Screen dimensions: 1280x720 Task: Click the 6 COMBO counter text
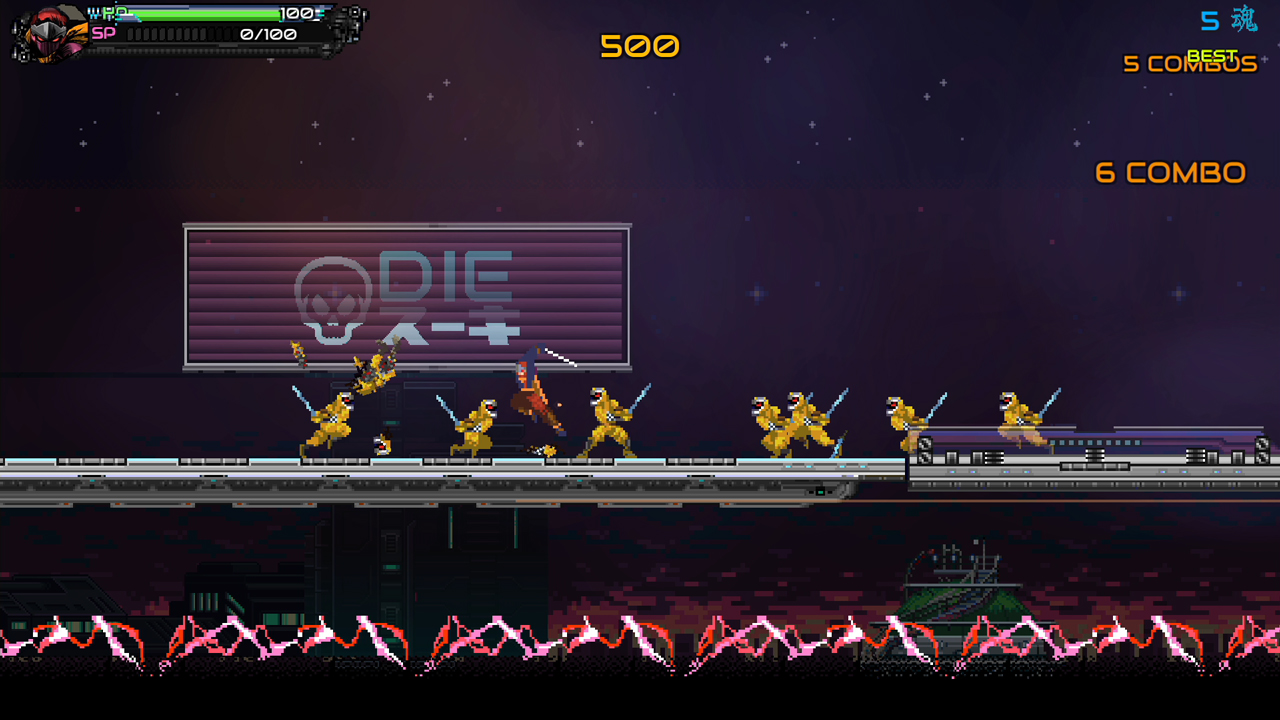pos(1169,172)
